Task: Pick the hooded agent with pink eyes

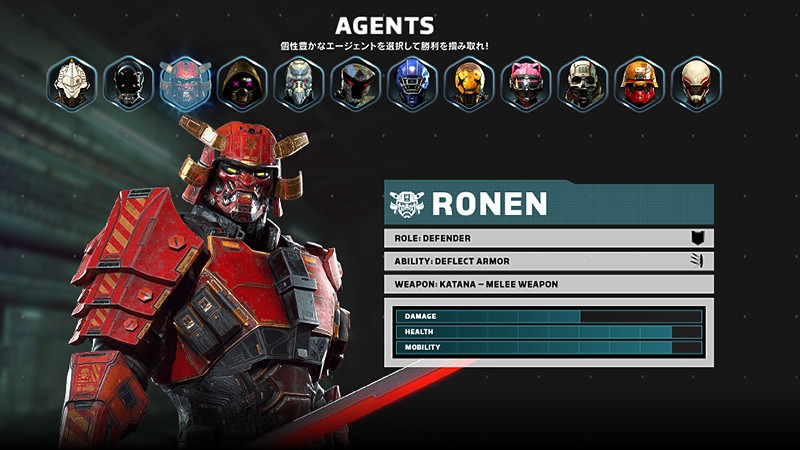Action: click(242, 82)
